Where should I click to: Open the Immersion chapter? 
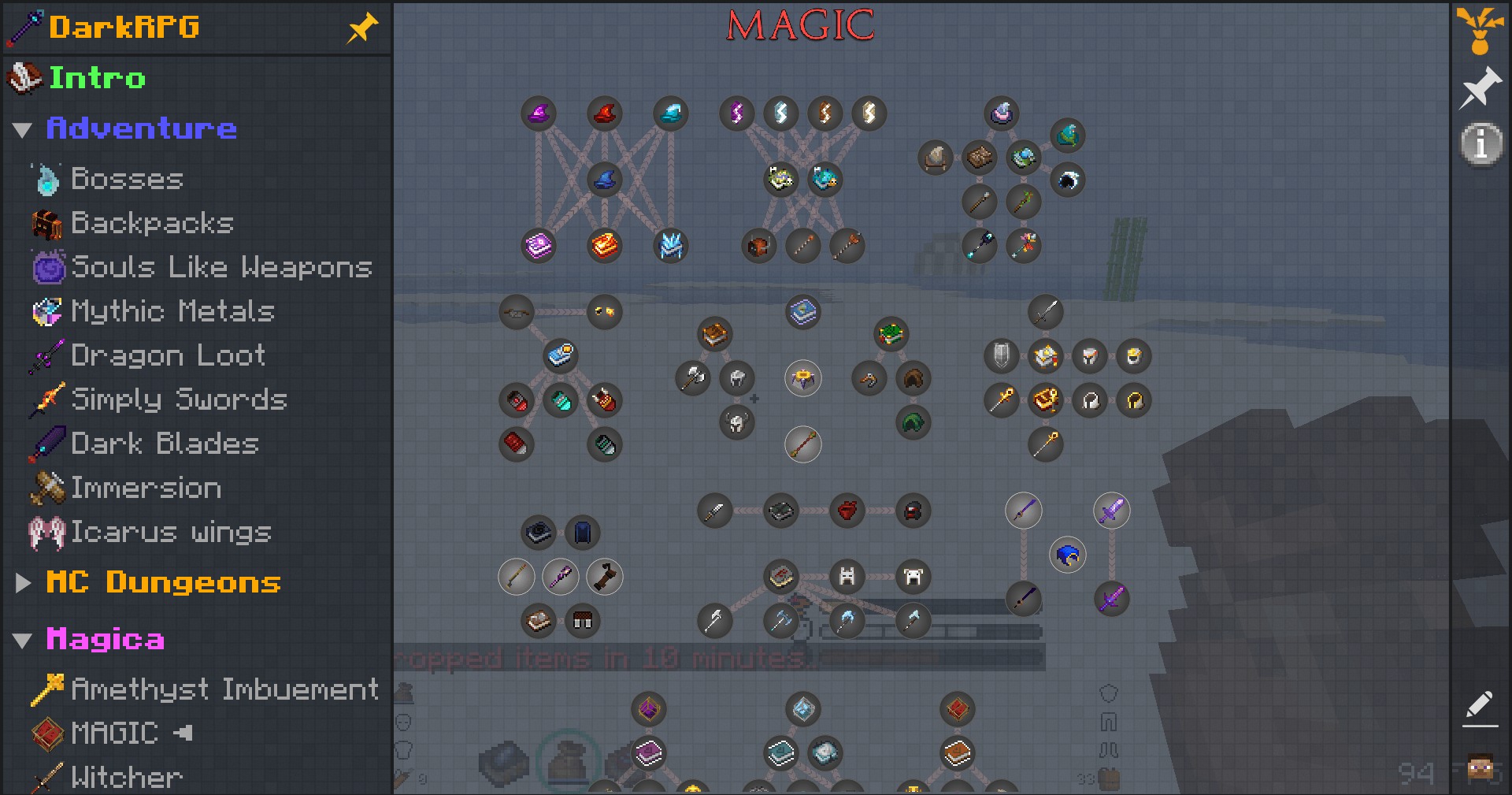146,488
